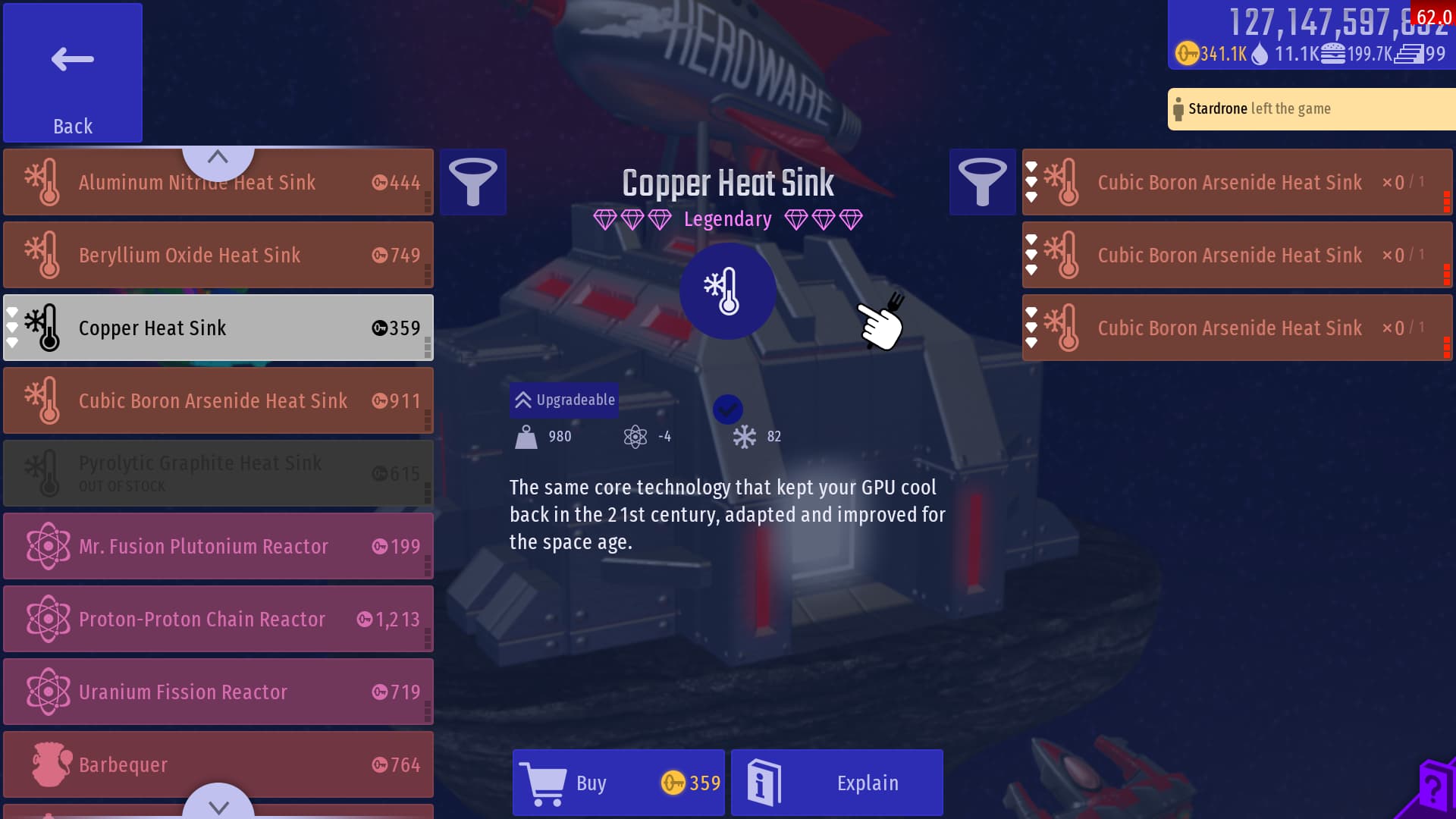
Task: Open the purple question mark help corner
Action: point(1433,790)
